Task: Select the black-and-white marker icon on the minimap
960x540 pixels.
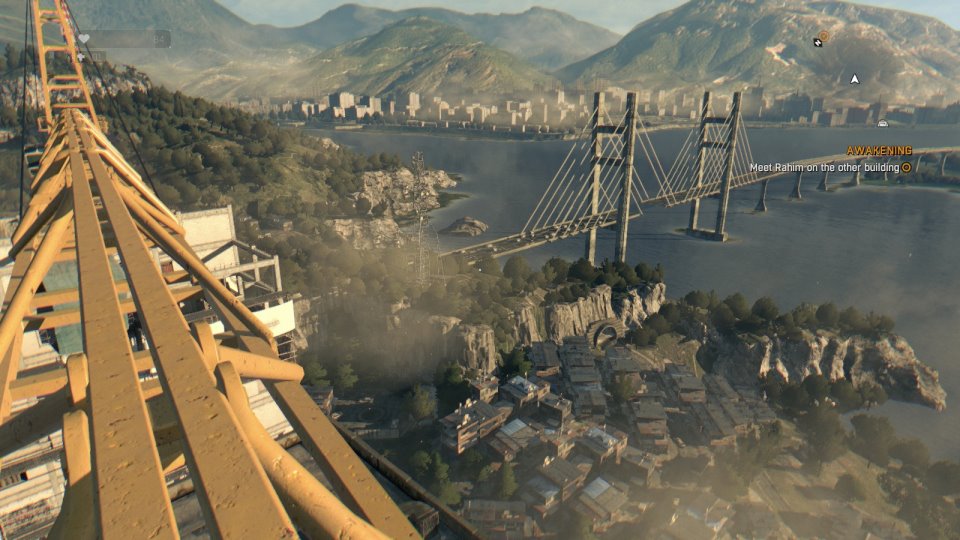Action: point(817,43)
